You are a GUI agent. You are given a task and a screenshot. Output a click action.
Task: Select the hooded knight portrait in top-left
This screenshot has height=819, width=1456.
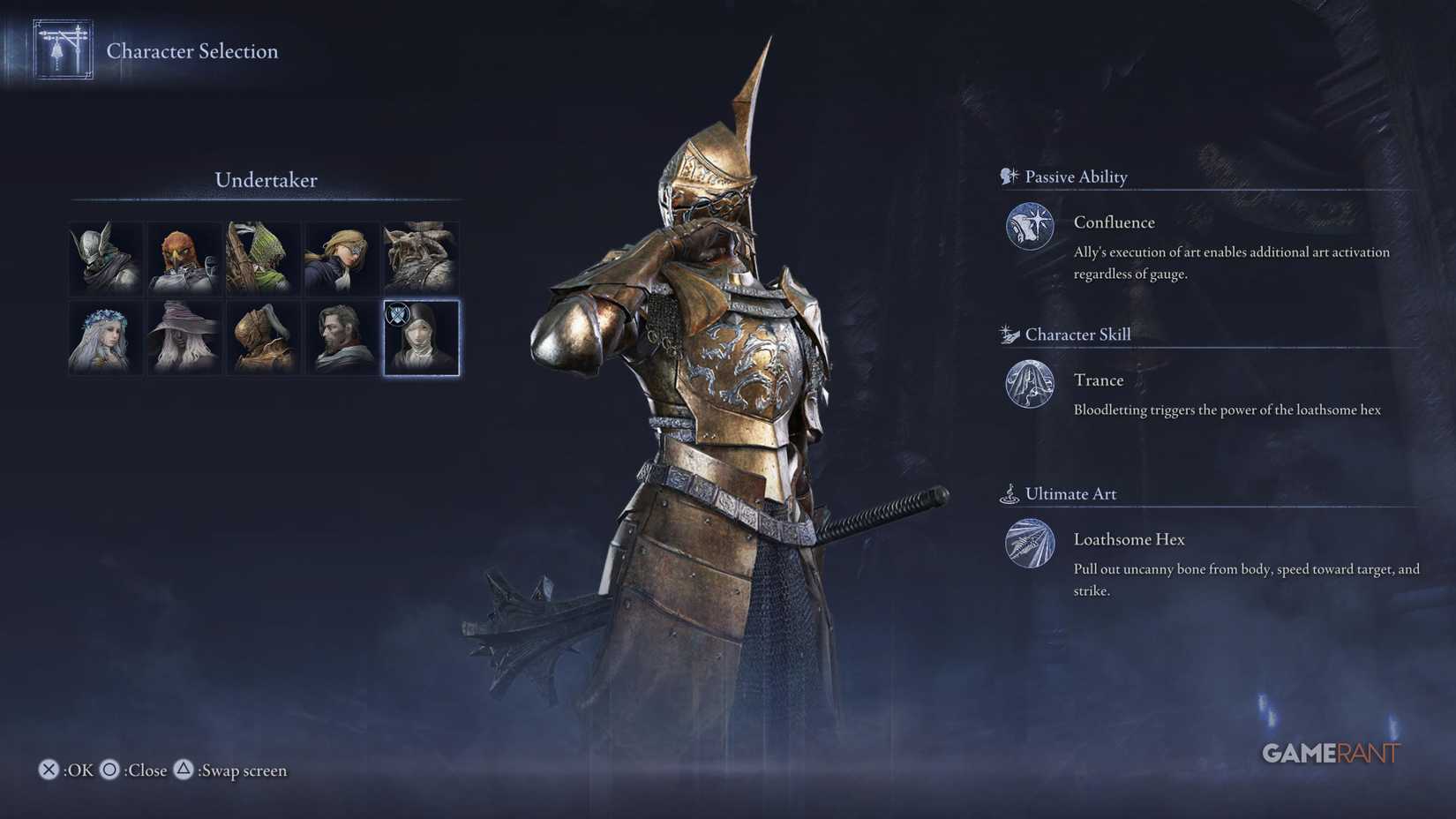point(104,258)
